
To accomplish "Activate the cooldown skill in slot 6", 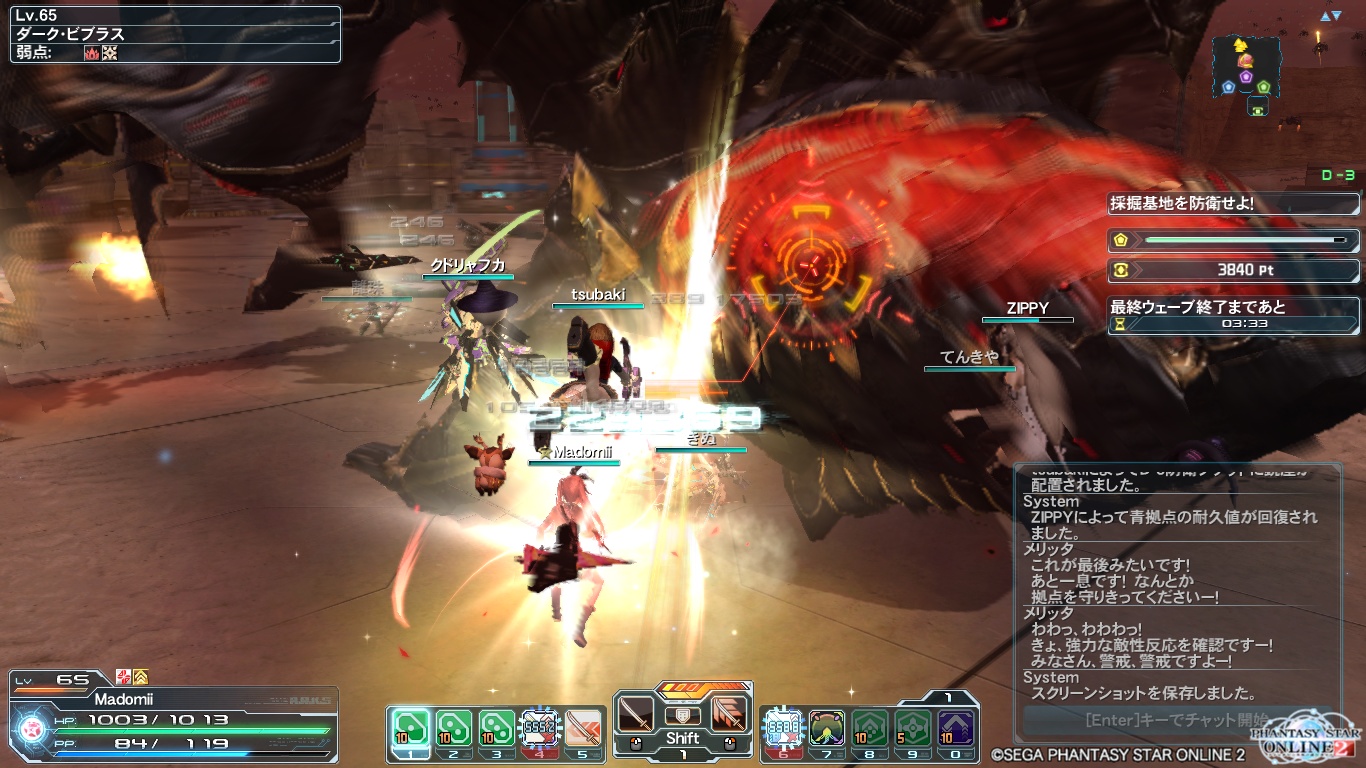I will (x=782, y=727).
